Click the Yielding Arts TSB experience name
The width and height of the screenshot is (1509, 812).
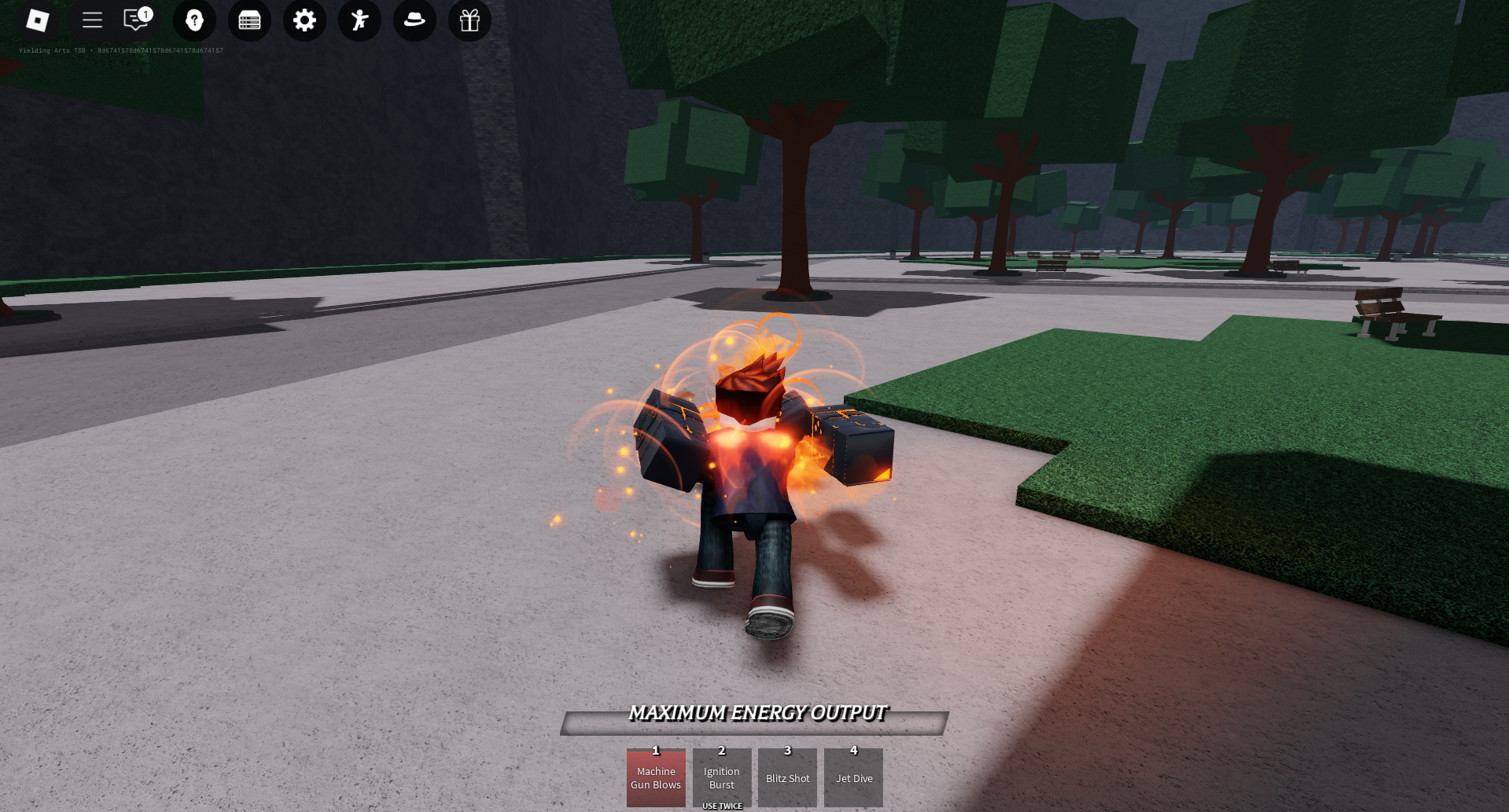(x=53, y=50)
